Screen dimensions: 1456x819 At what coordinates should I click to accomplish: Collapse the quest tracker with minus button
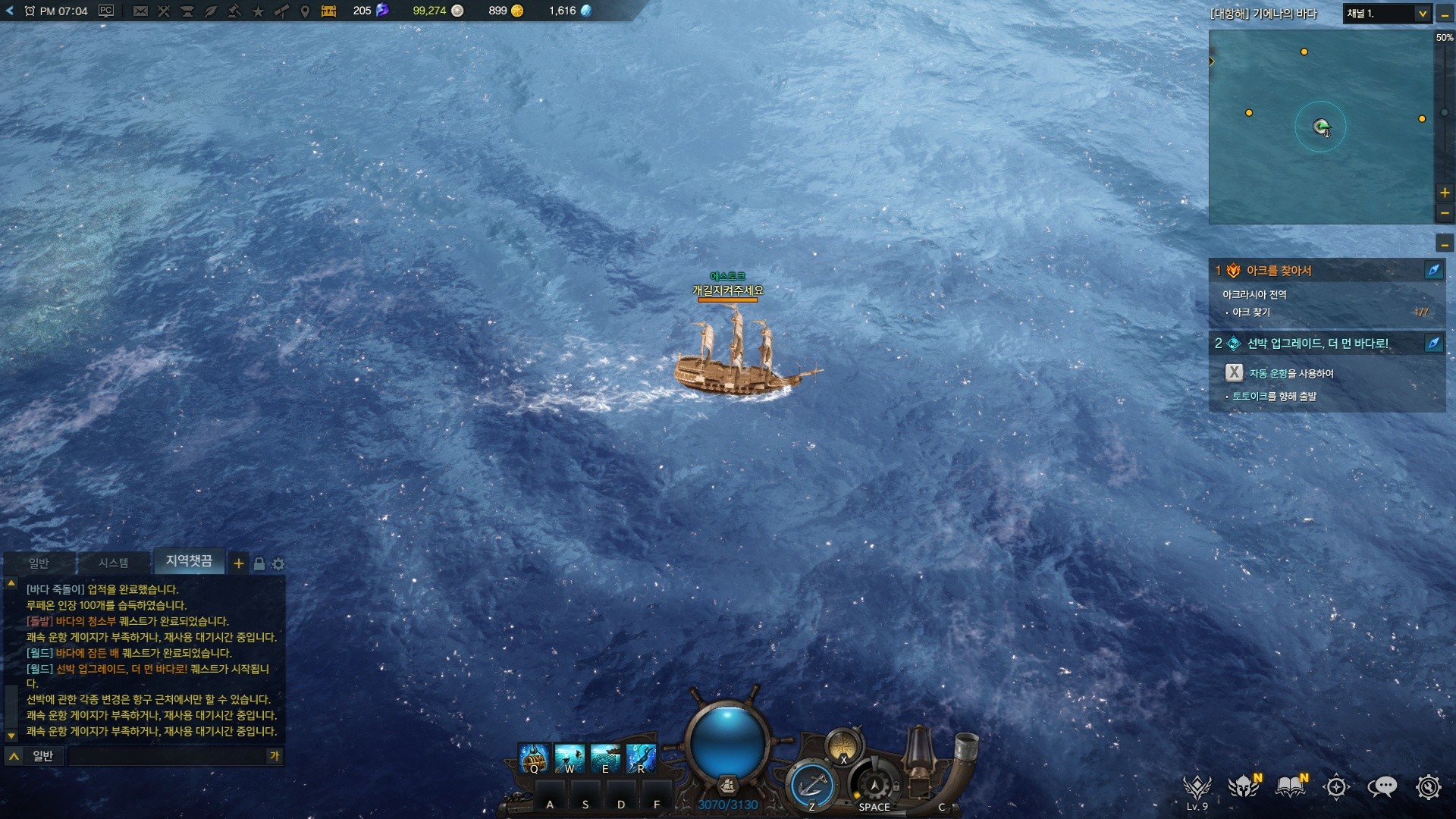pyautogui.click(x=1445, y=244)
